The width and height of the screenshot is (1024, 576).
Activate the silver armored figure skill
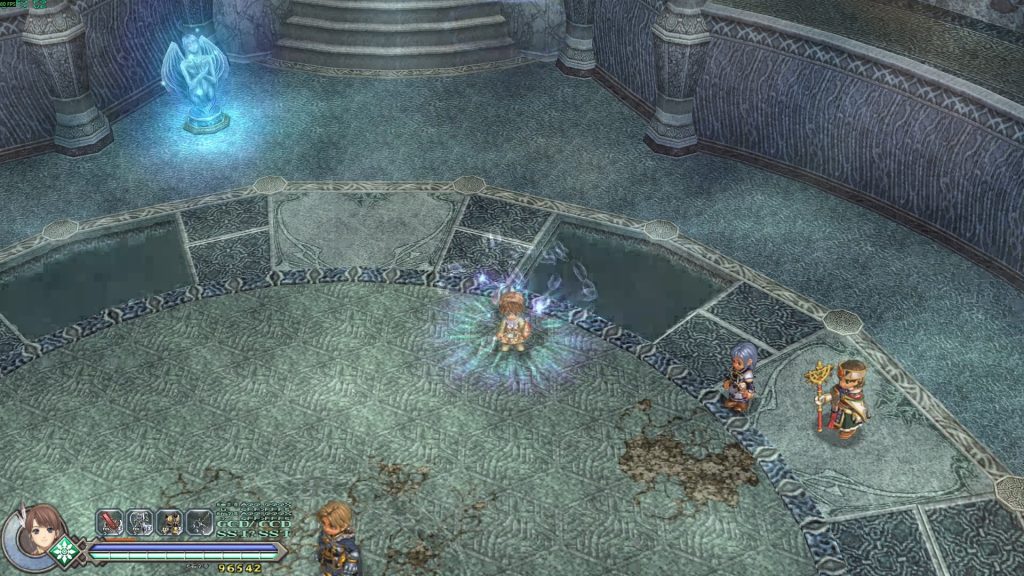pos(140,522)
